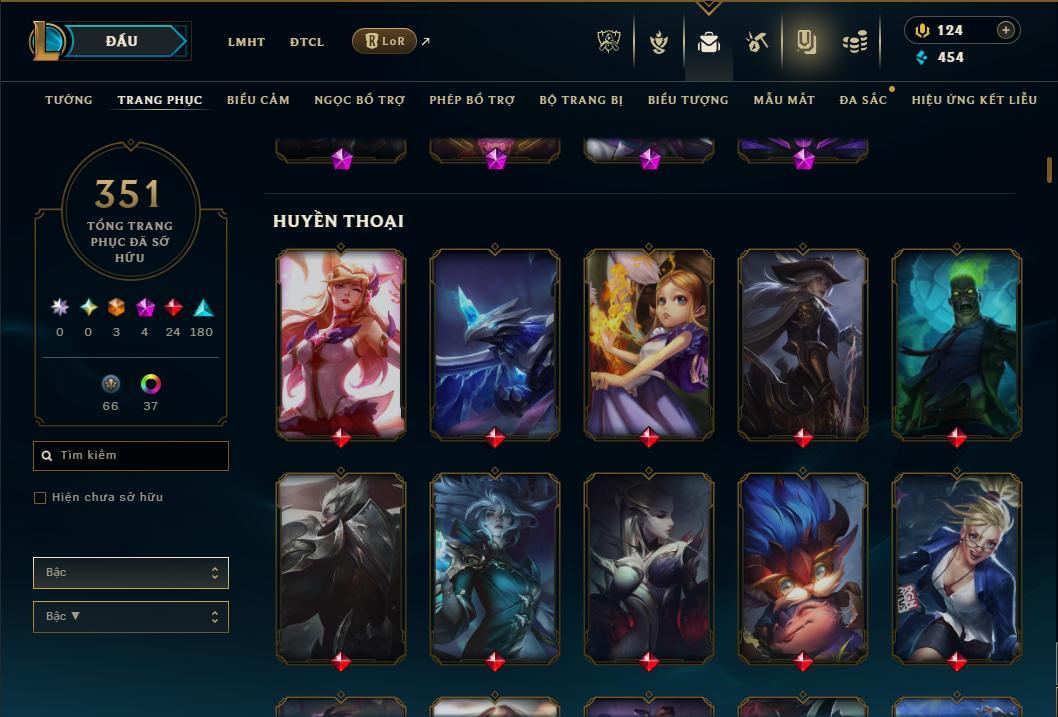Viewport: 1058px width, 717px height.
Task: Click the Tìm kiếm search field
Action: click(131, 456)
